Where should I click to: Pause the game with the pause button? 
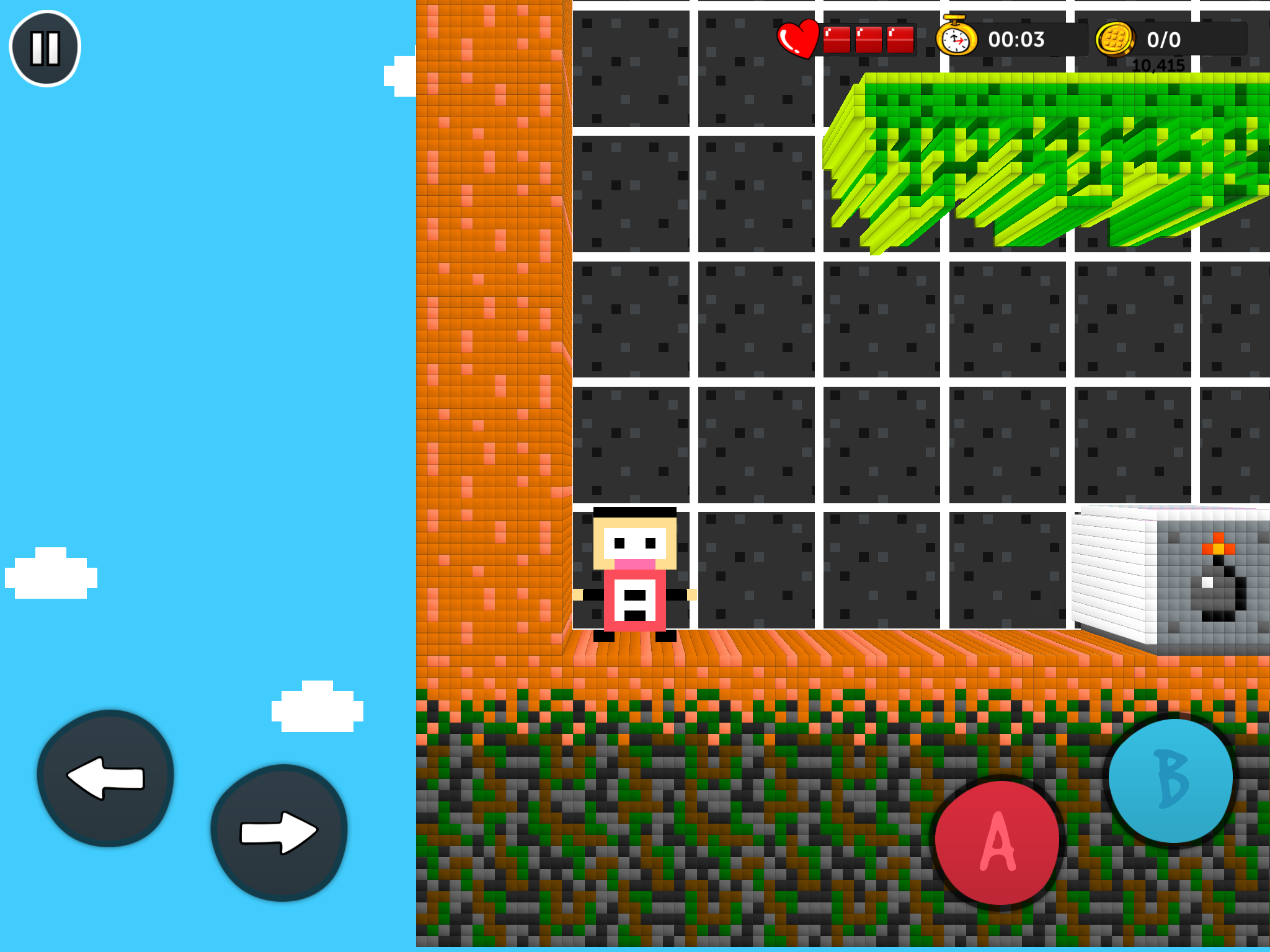[45, 48]
